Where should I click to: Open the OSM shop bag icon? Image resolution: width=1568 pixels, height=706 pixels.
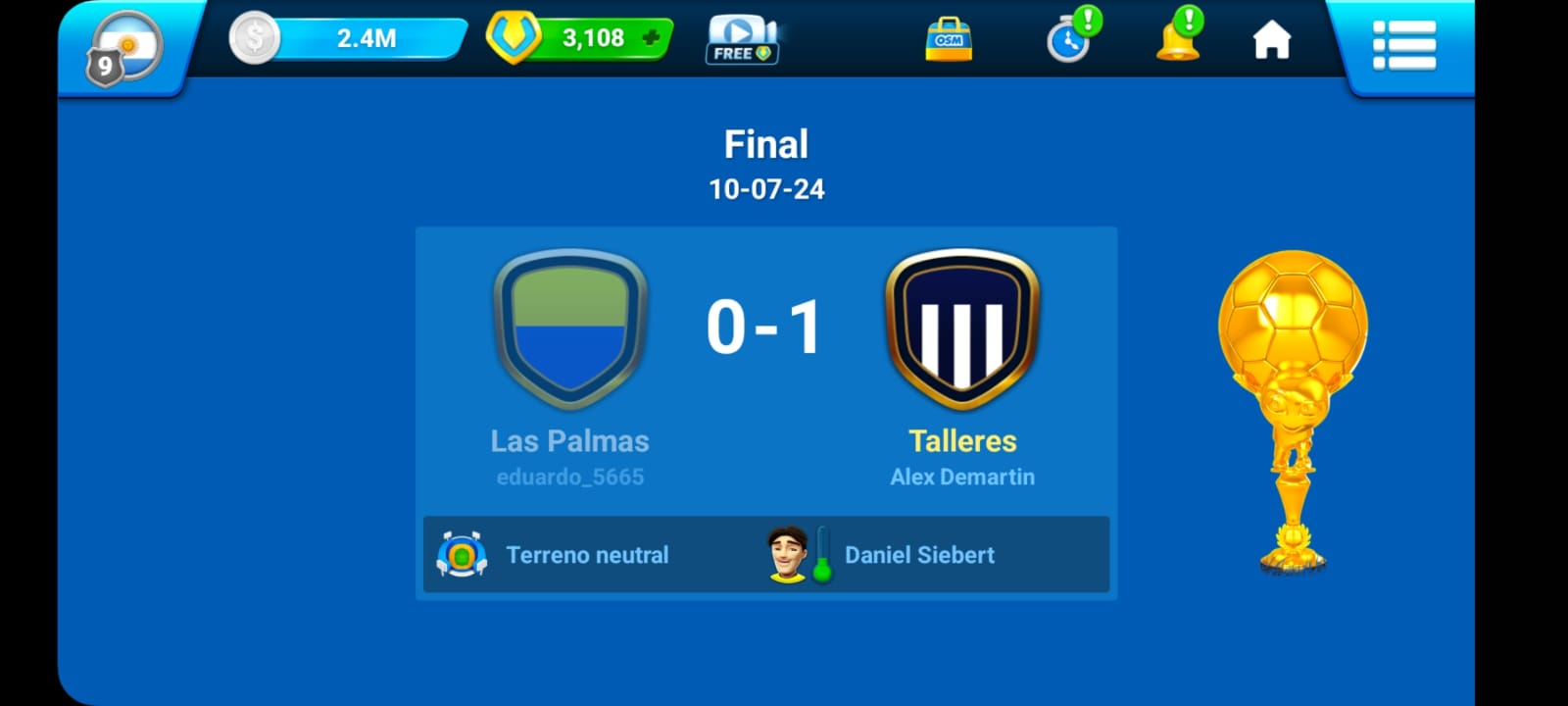pyautogui.click(x=949, y=40)
